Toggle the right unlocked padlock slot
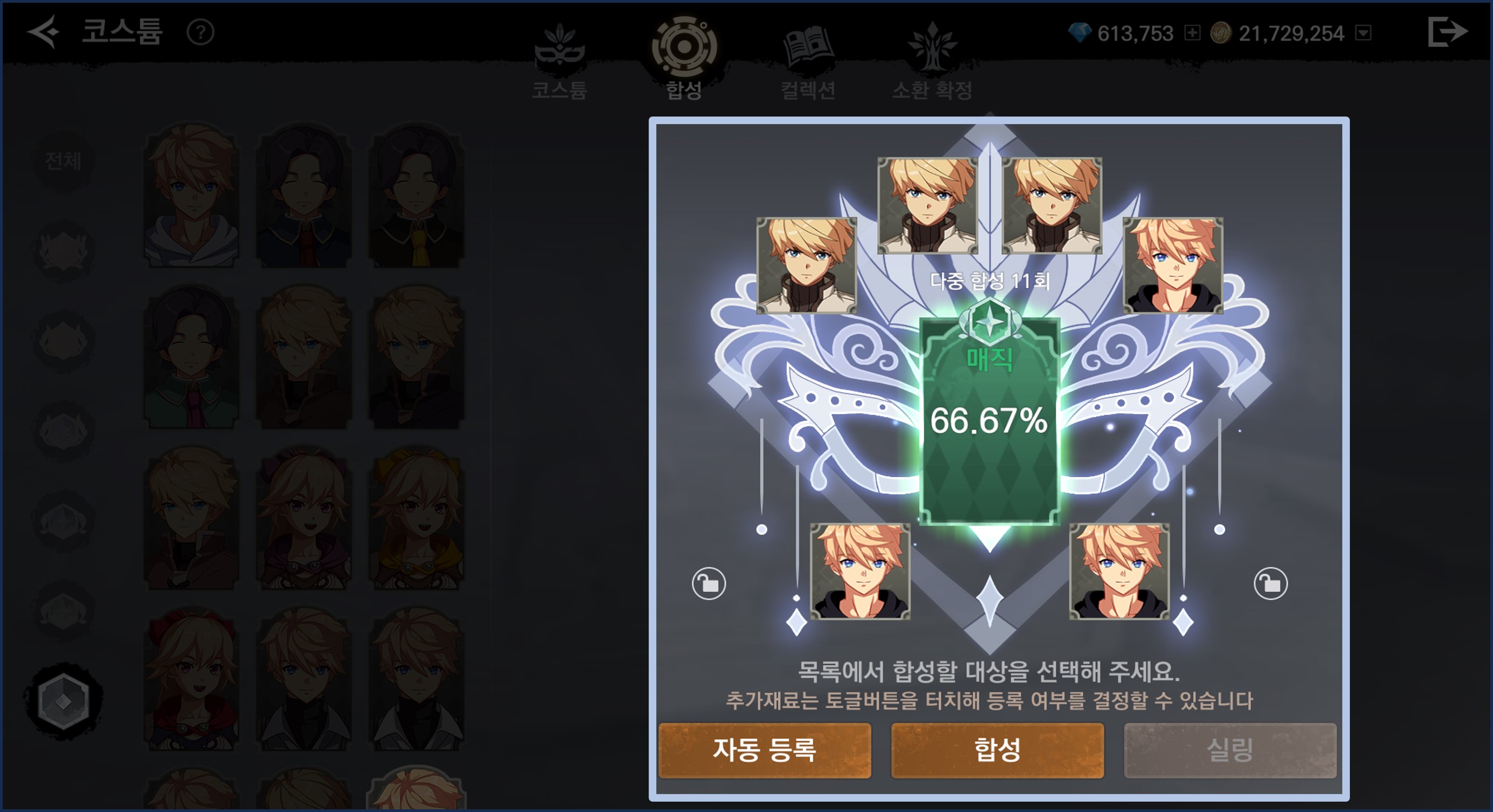Viewport: 1493px width, 812px height. (x=1270, y=583)
